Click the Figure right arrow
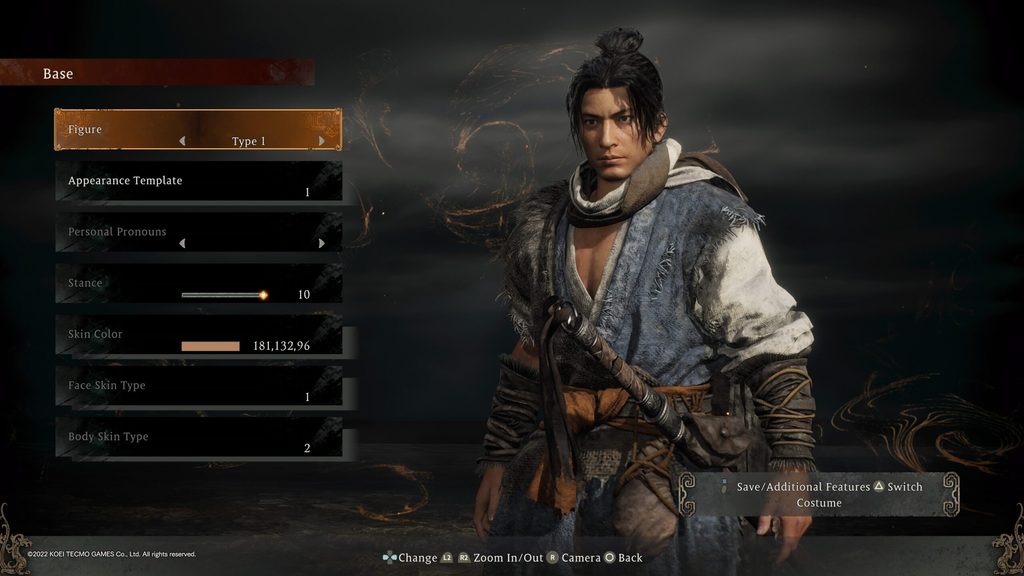This screenshot has width=1024, height=576. coord(321,141)
